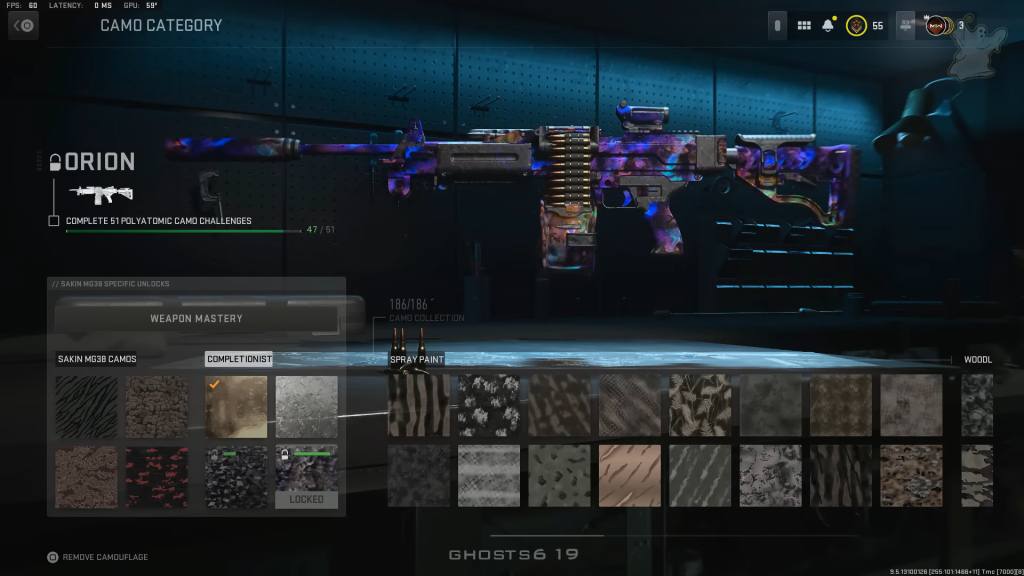This screenshot has width=1024, height=576.
Task: Choose the platinum silver Completionist camo
Action: click(x=306, y=406)
